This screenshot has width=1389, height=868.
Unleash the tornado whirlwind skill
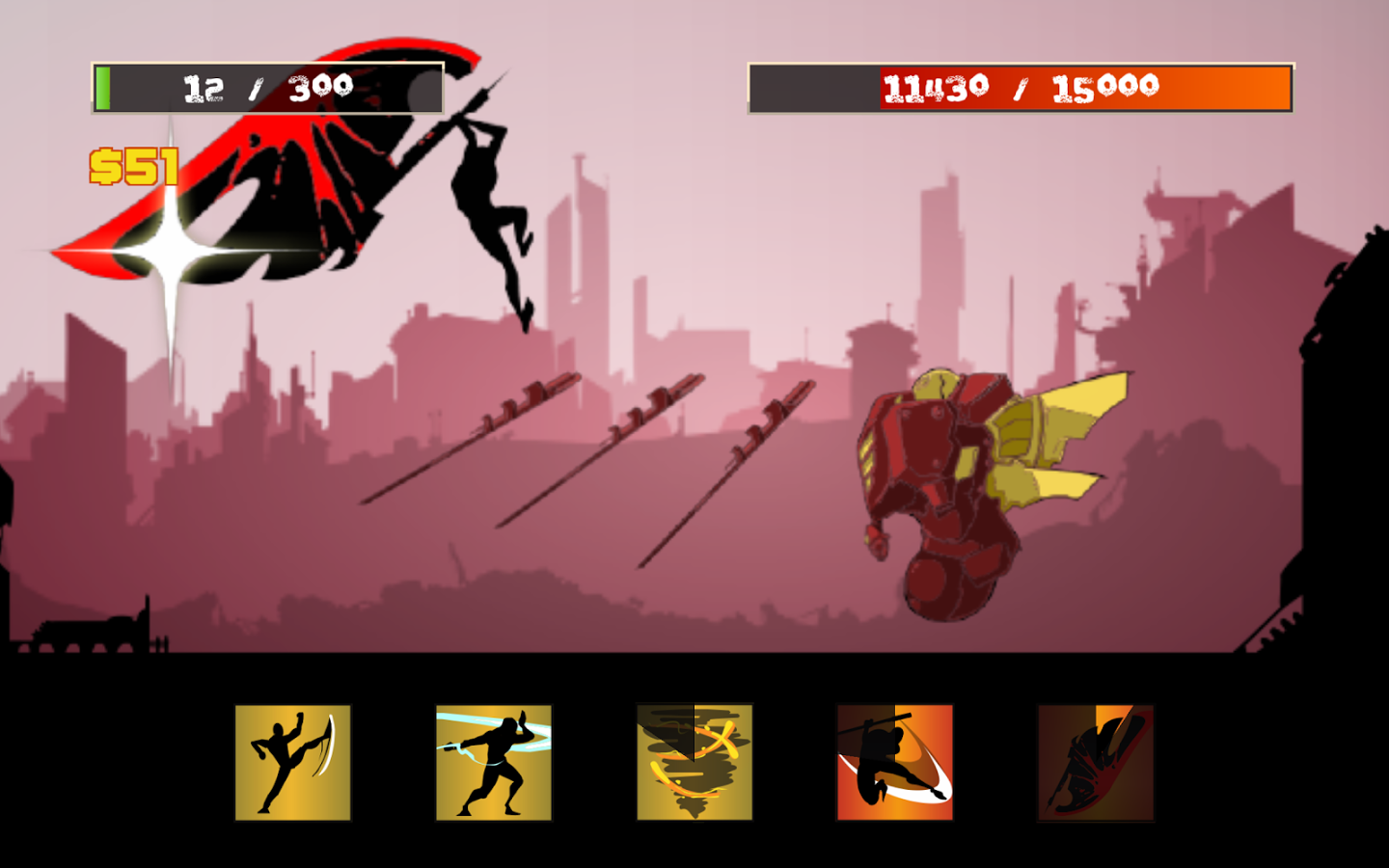pyautogui.click(x=694, y=761)
